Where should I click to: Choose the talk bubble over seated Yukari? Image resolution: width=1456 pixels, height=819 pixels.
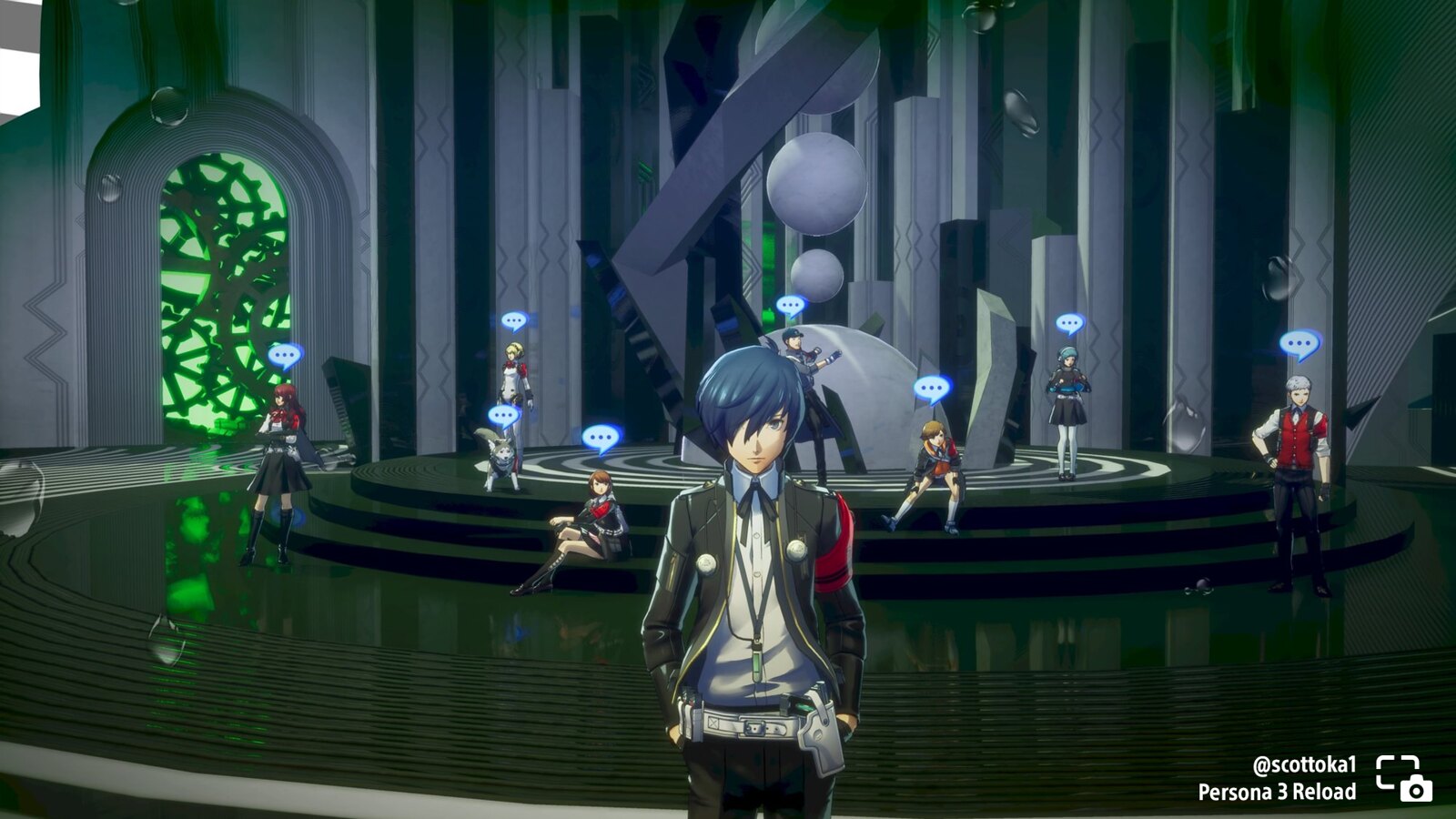(x=602, y=438)
